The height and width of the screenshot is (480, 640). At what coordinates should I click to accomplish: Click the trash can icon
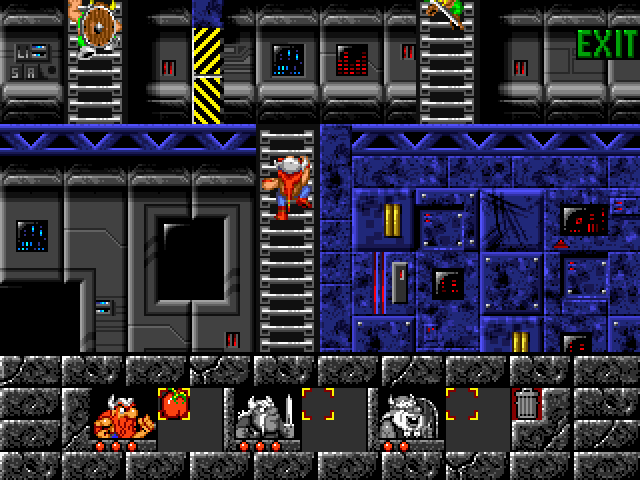(x=526, y=404)
